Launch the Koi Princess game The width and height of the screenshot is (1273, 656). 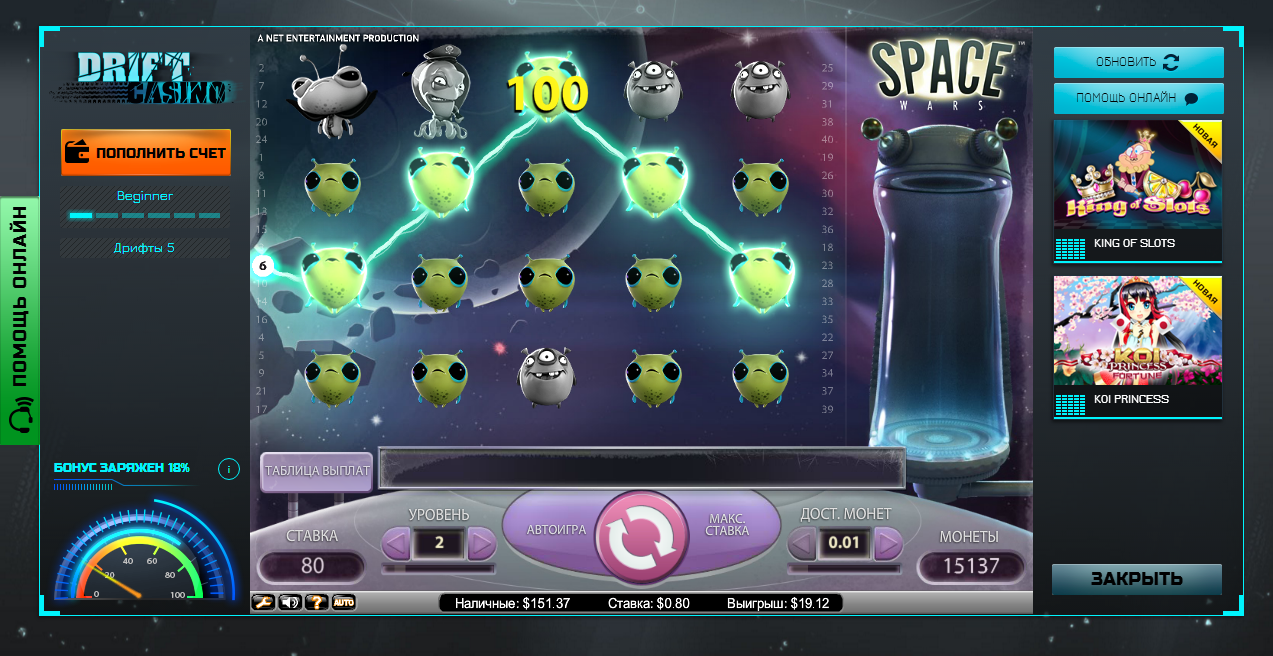[x=1138, y=346]
